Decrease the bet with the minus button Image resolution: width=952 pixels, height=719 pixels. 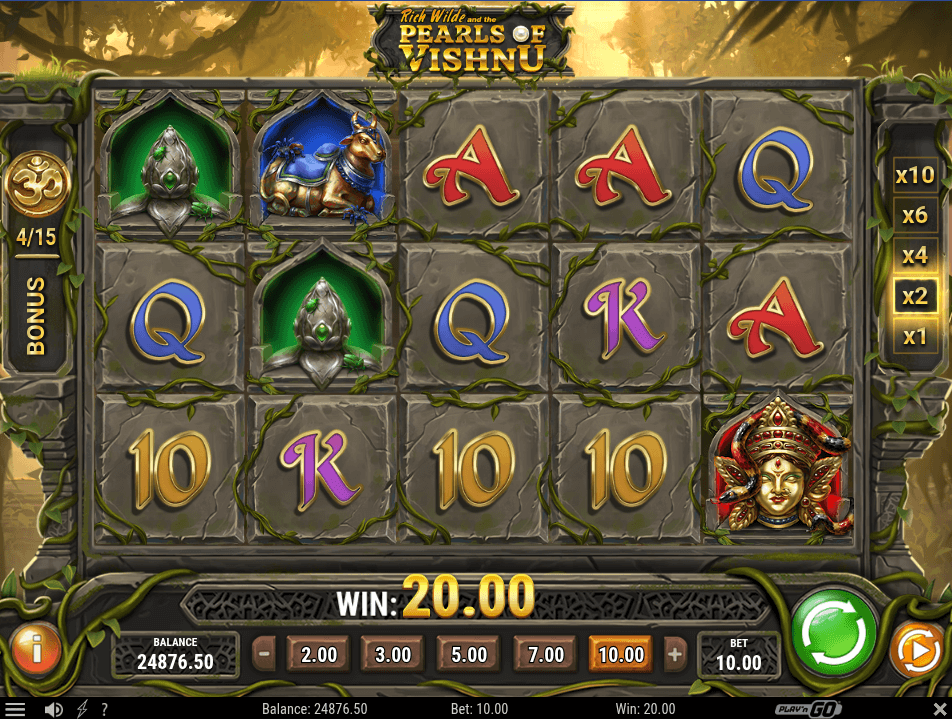coord(264,655)
